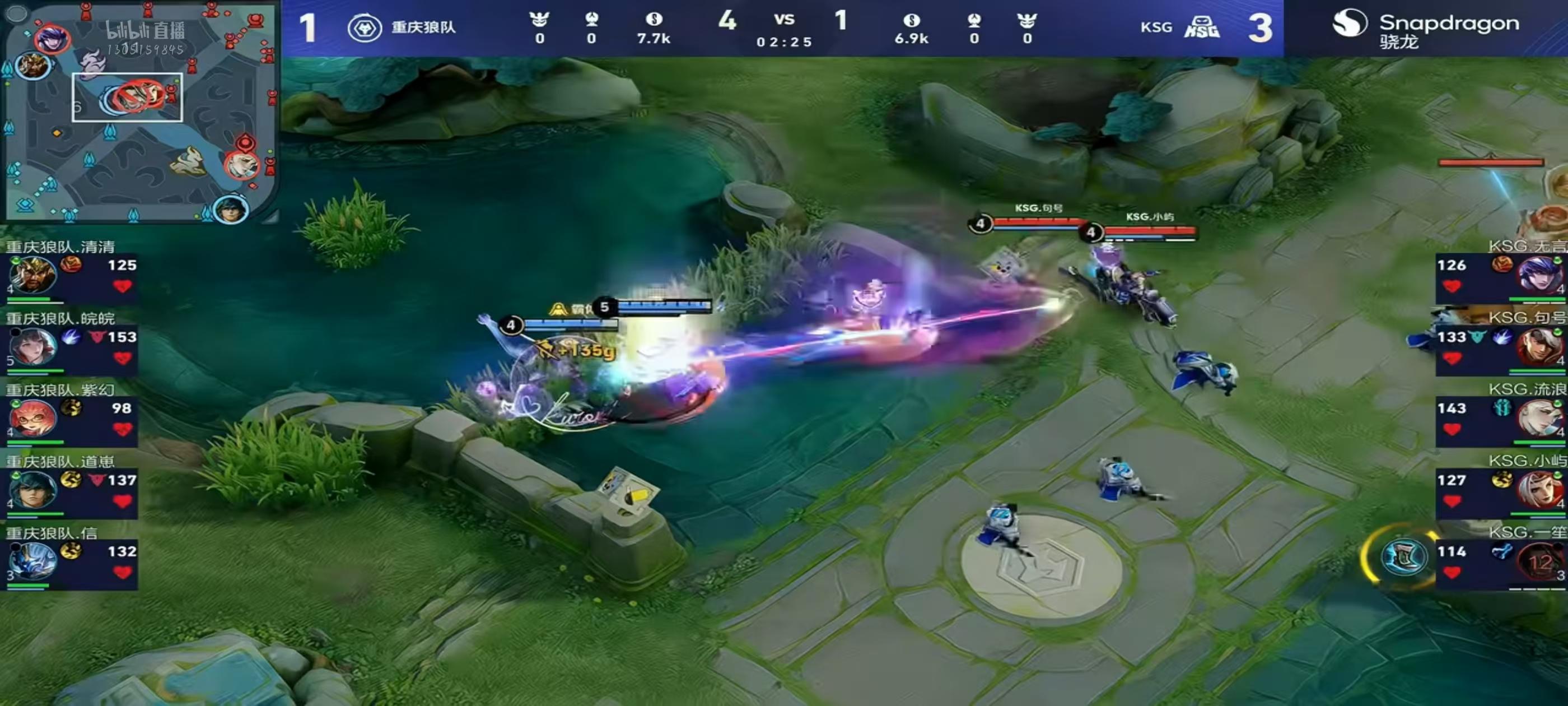The width and height of the screenshot is (1568, 706).
Task: Click the KSG team logo in scoreboard
Action: tap(1202, 28)
